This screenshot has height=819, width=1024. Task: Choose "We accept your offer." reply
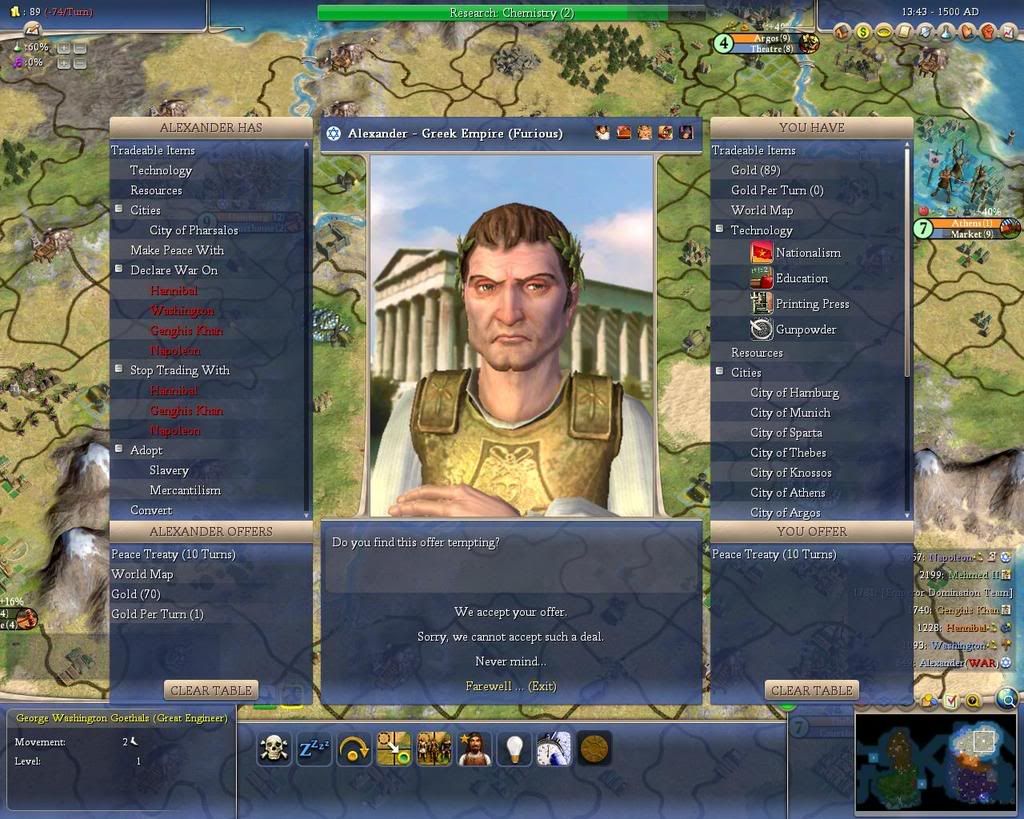[510, 612]
